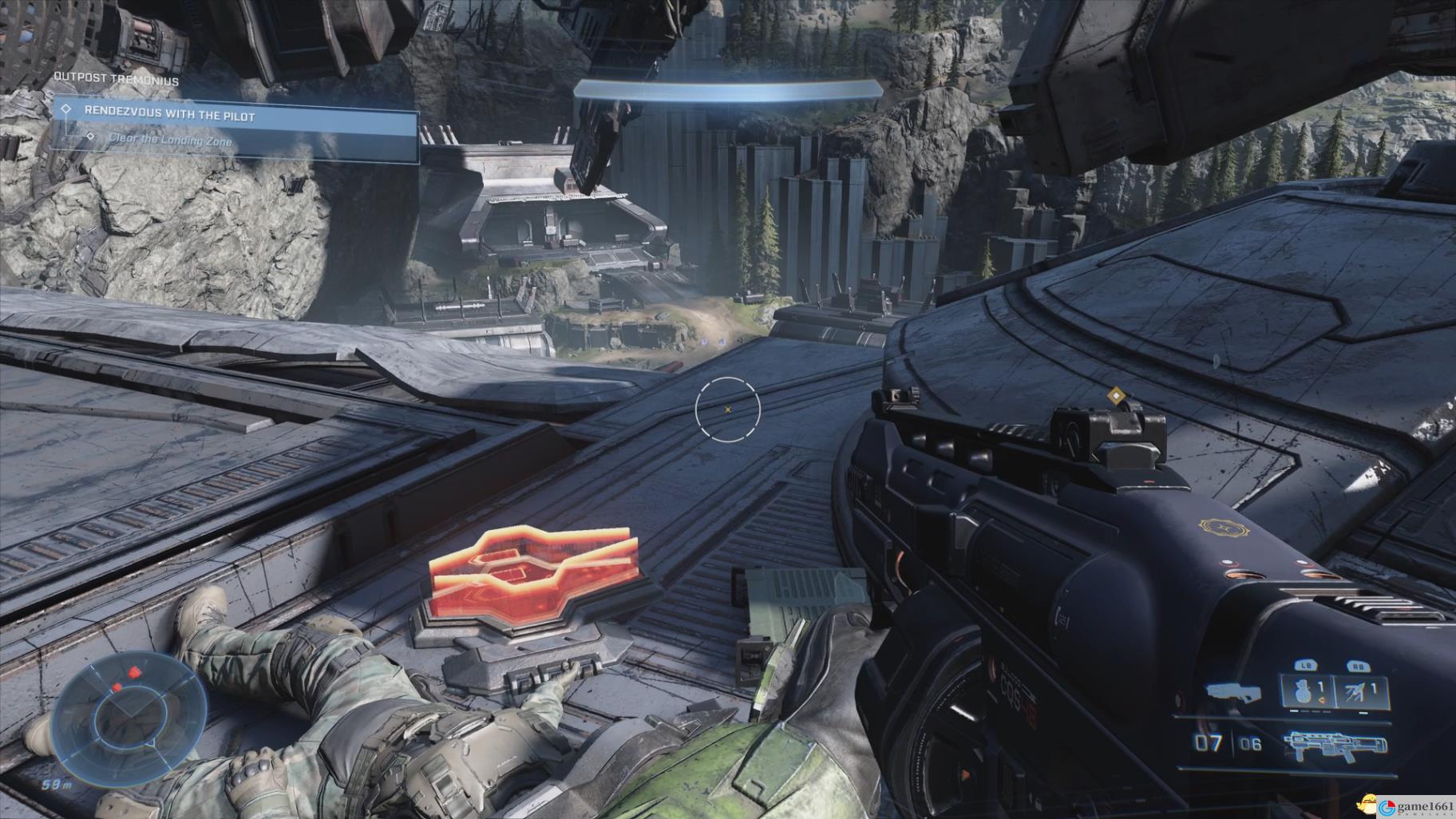Click the Clear the Landing Zone sub-objective
1456x819 pixels.
tap(171, 141)
